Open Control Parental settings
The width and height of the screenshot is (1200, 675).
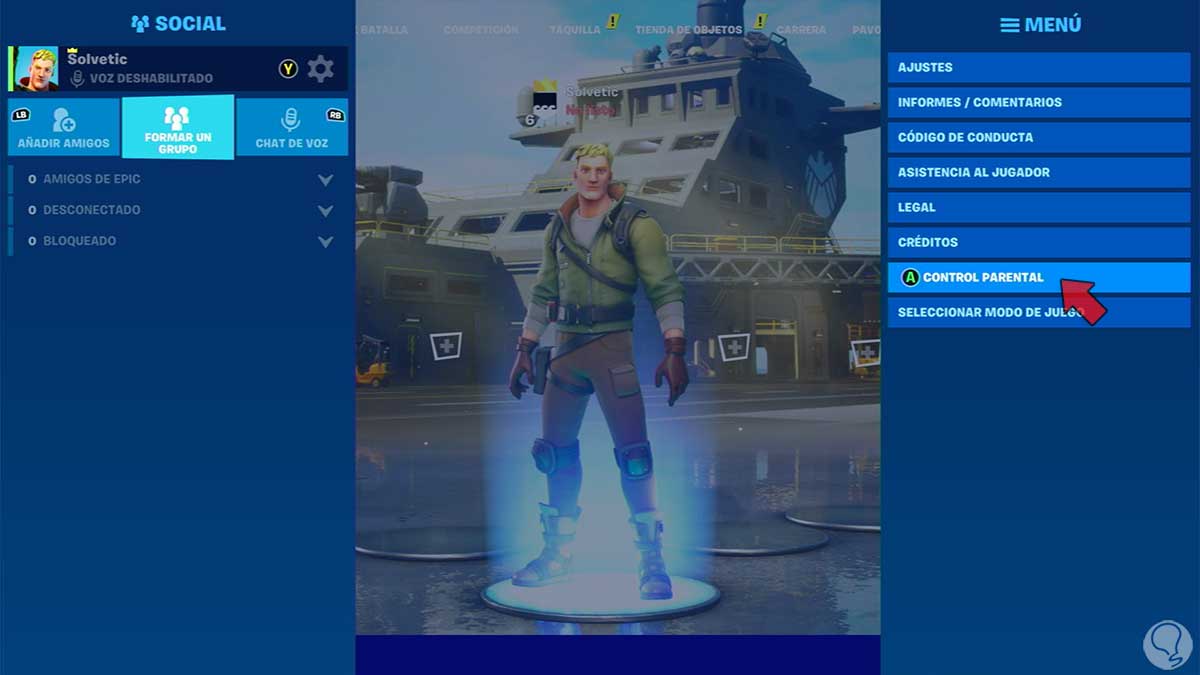click(1038, 278)
